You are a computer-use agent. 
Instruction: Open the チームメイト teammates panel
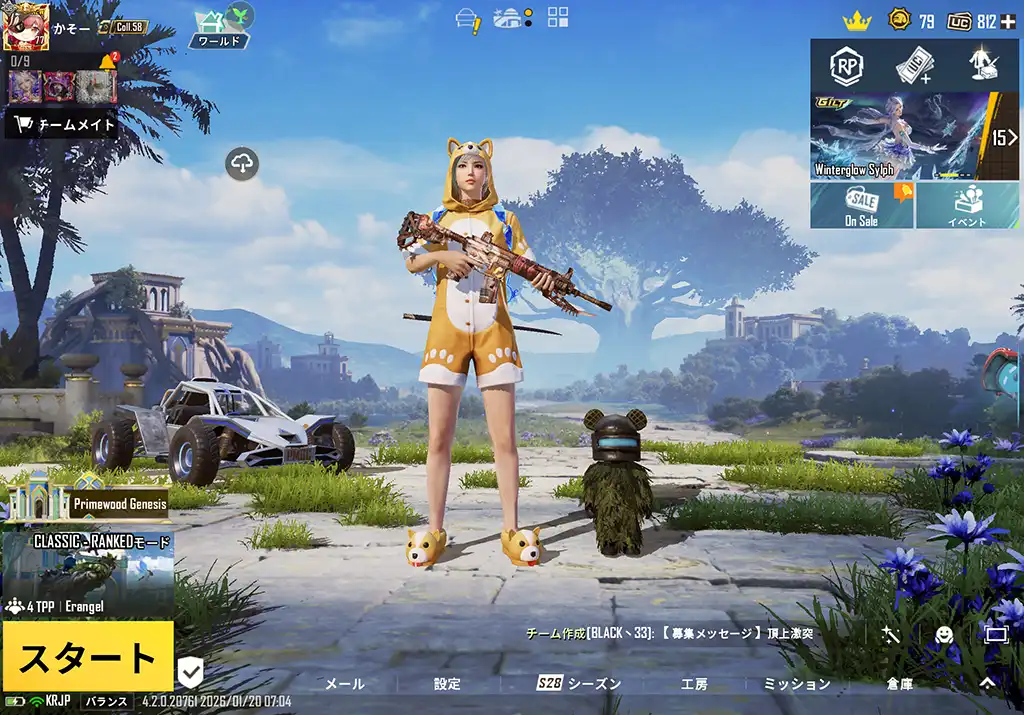[62, 125]
